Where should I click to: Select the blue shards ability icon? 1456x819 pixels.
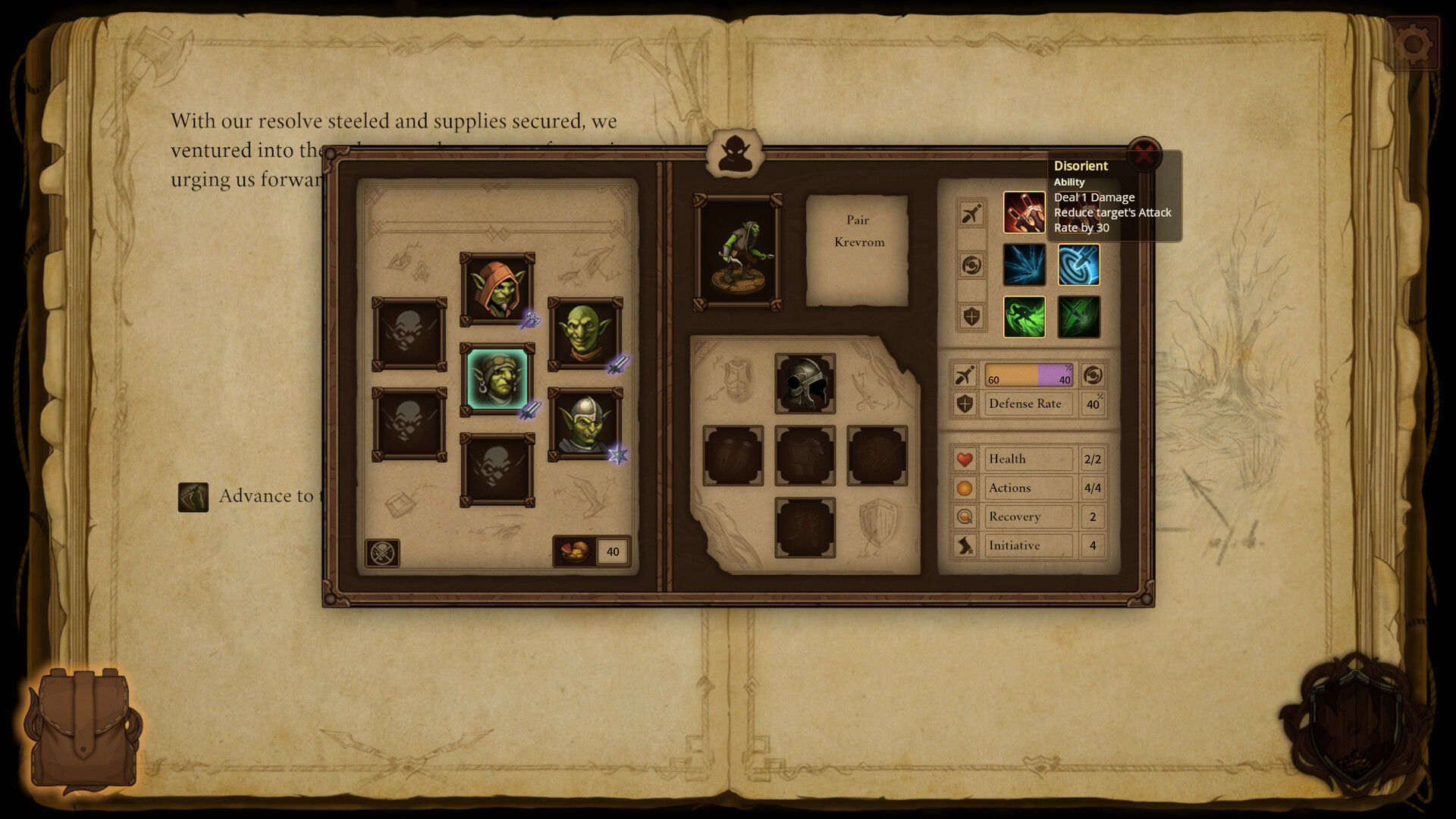[1025, 265]
